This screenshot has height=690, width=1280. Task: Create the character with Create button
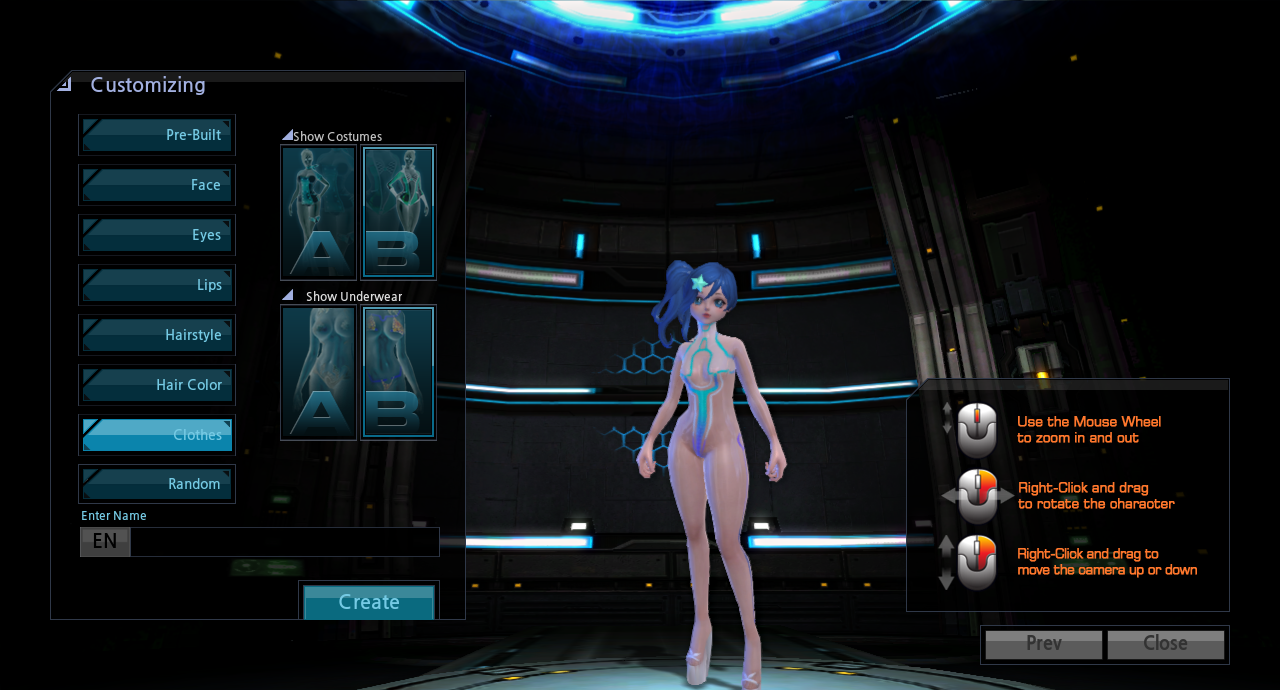(x=369, y=602)
